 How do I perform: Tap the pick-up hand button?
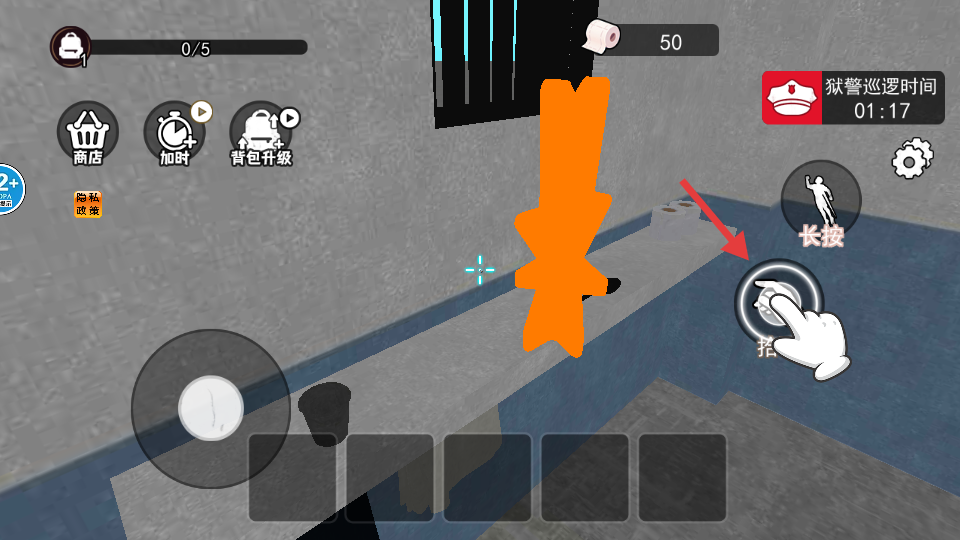(778, 301)
